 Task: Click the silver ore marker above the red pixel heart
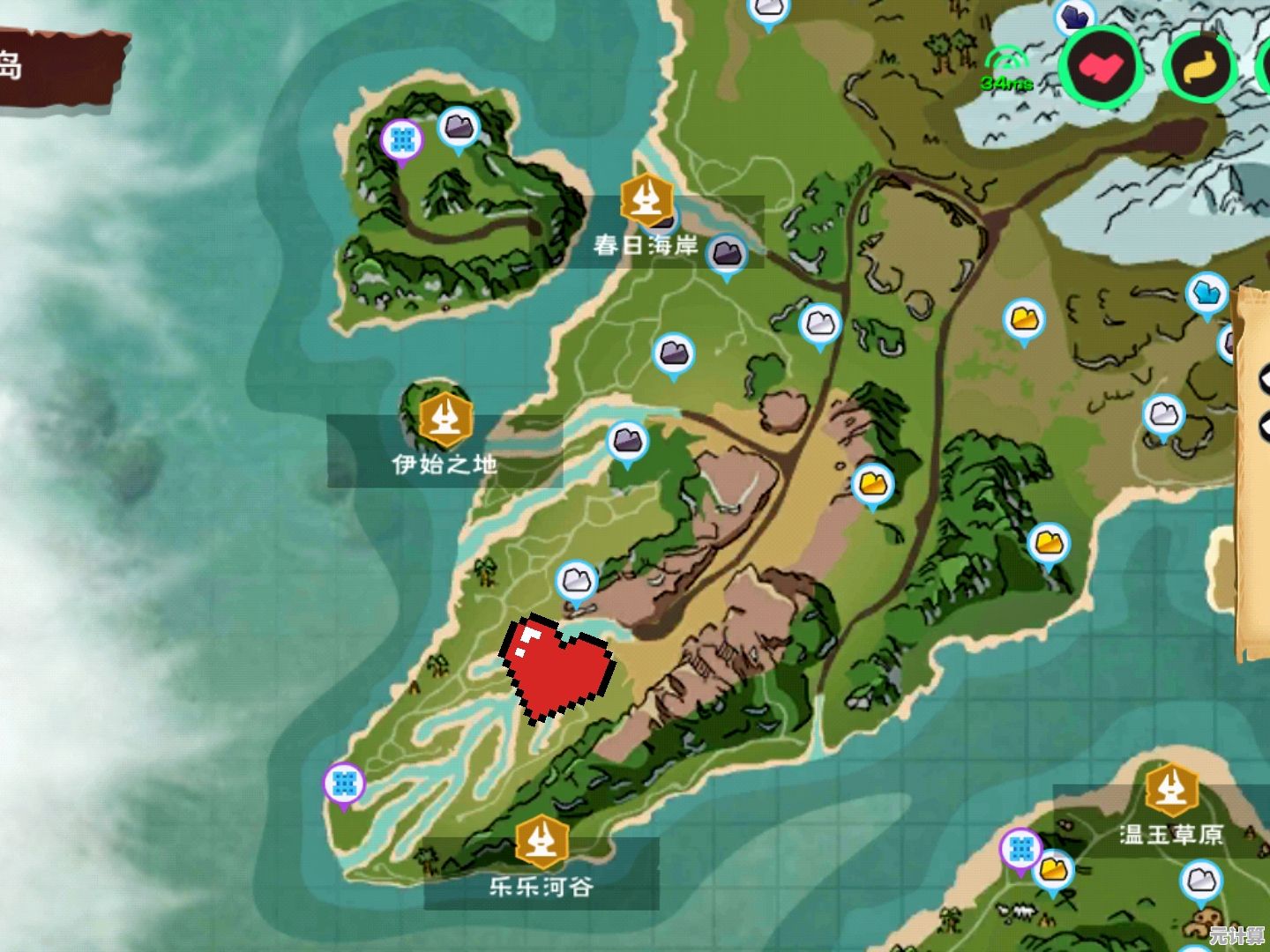pyautogui.click(x=577, y=582)
